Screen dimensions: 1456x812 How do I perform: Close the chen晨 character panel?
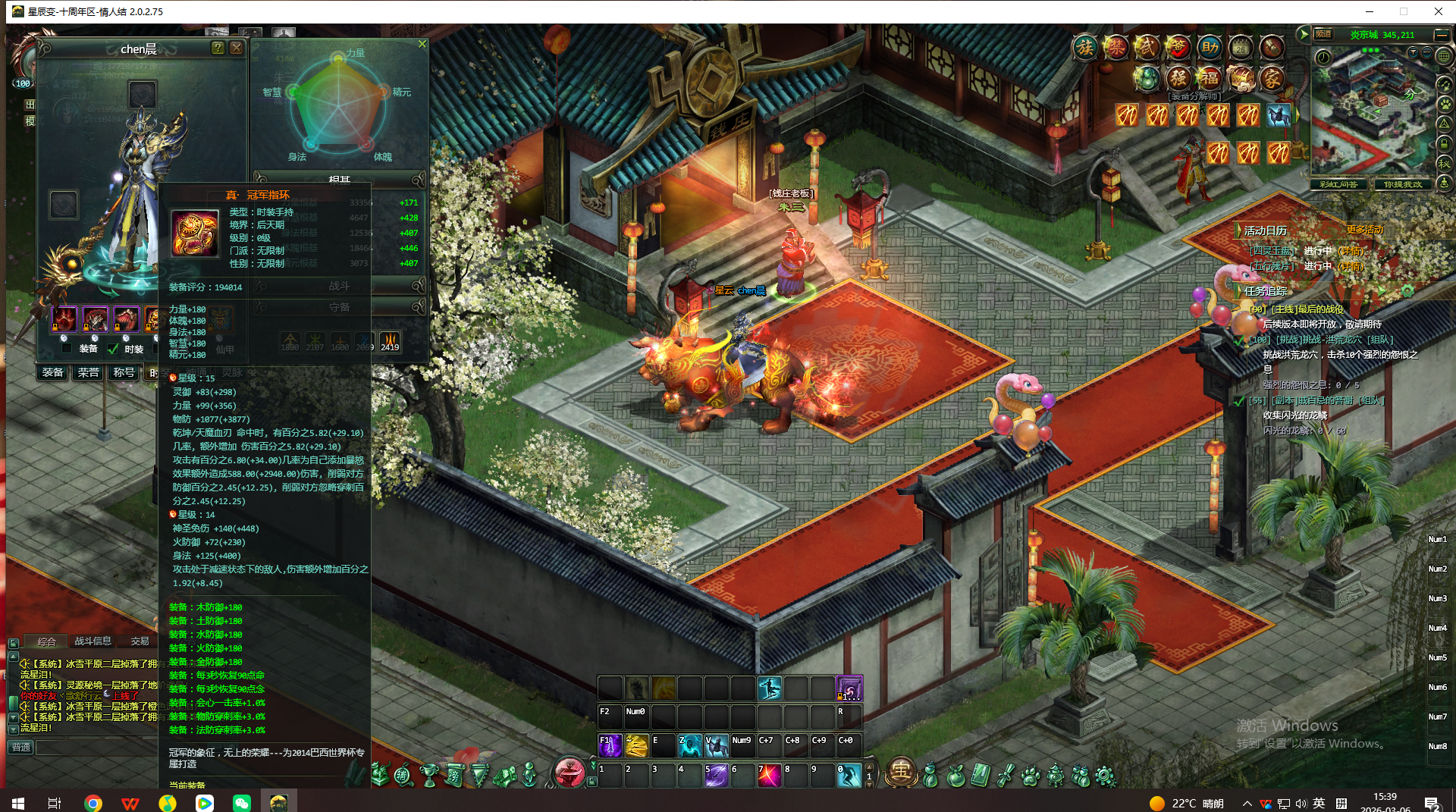(x=237, y=49)
